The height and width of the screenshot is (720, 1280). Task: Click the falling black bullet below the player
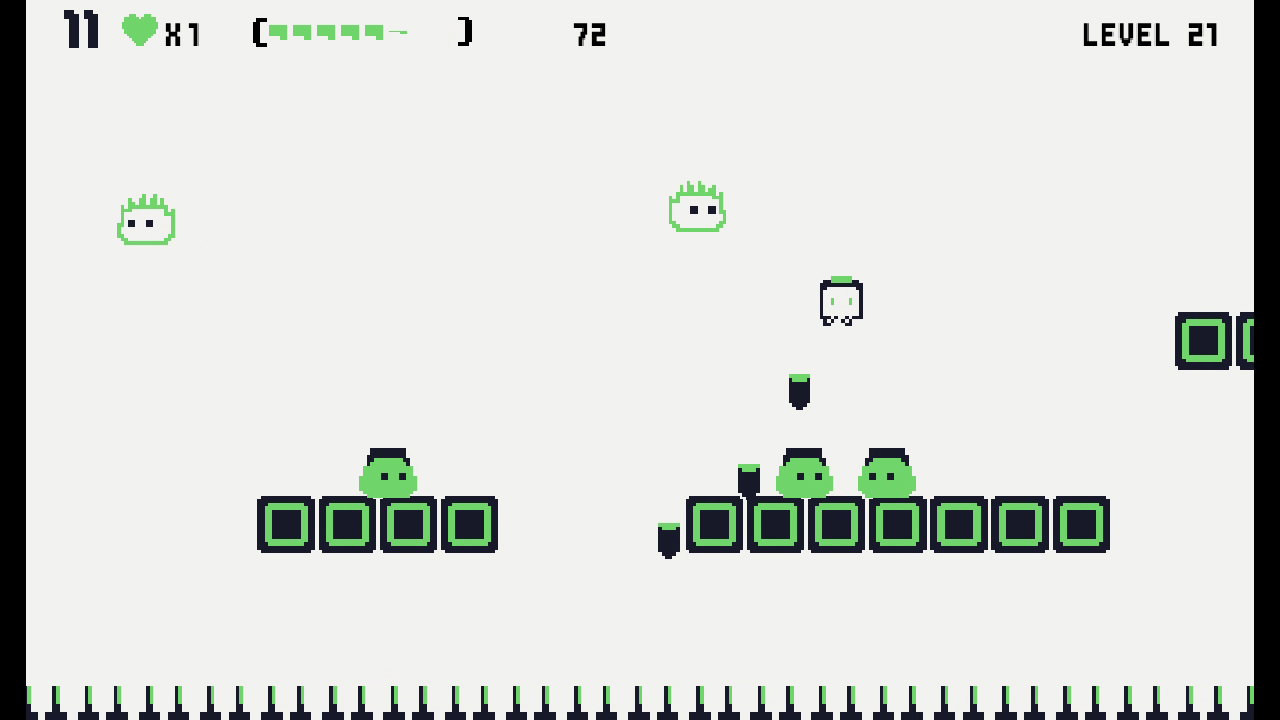pyautogui.click(x=798, y=393)
